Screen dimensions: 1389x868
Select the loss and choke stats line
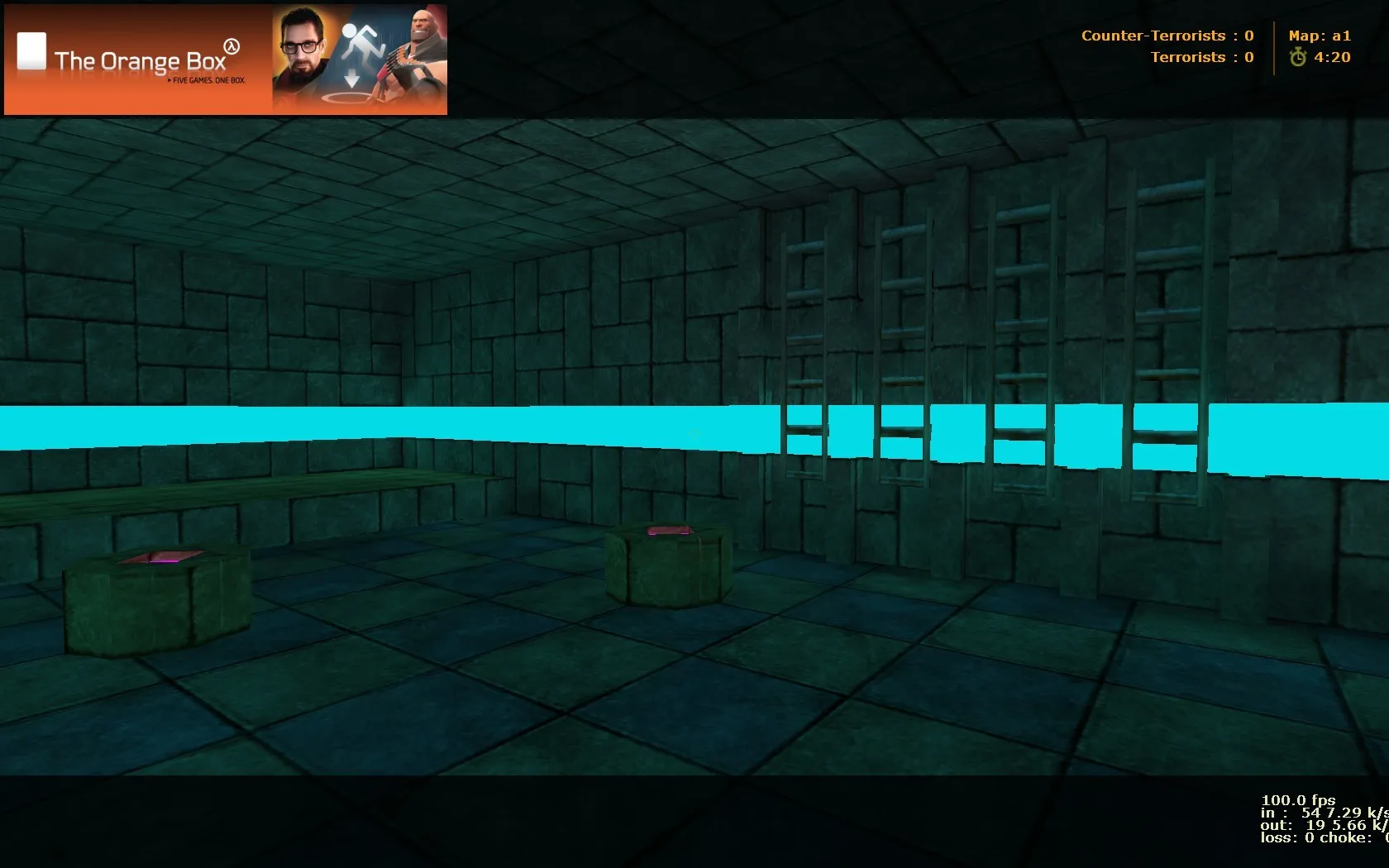coord(1315,837)
